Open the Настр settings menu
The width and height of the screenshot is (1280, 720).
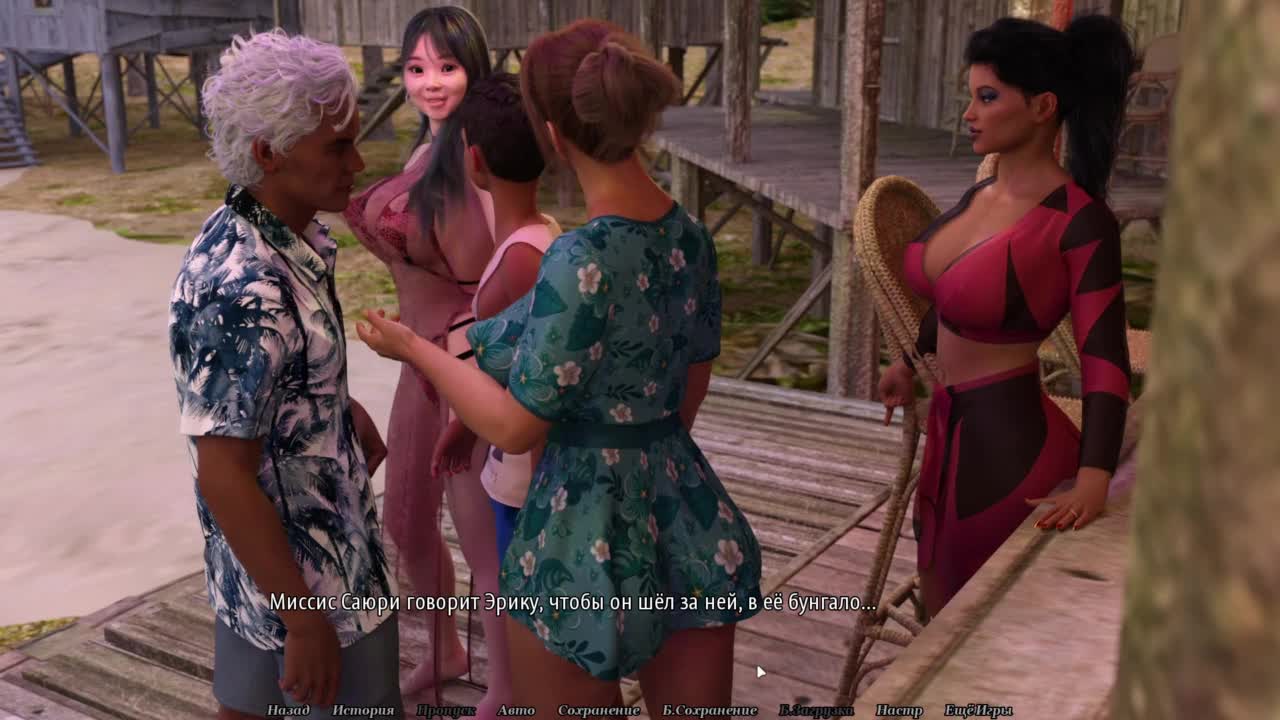899,710
